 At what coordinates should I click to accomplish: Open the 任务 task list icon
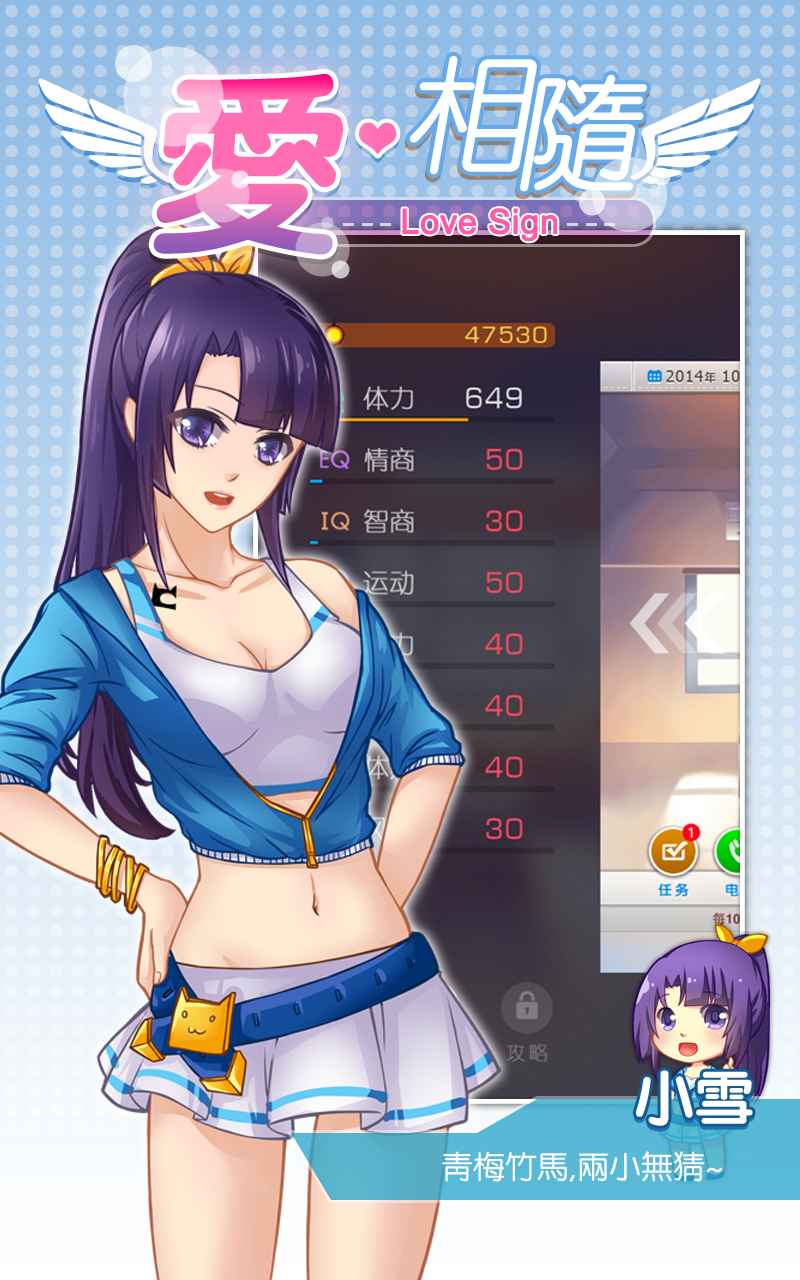click(673, 853)
